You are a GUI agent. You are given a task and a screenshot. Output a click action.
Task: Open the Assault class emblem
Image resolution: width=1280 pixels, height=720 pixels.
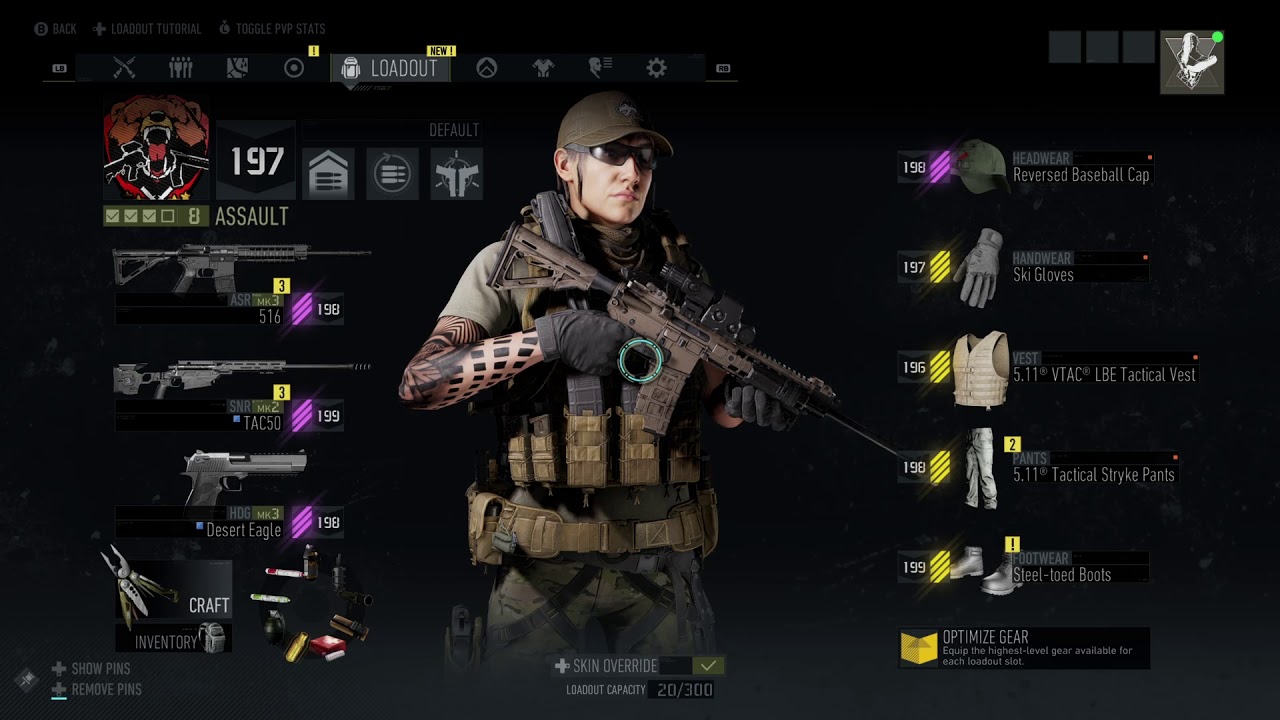pos(156,148)
